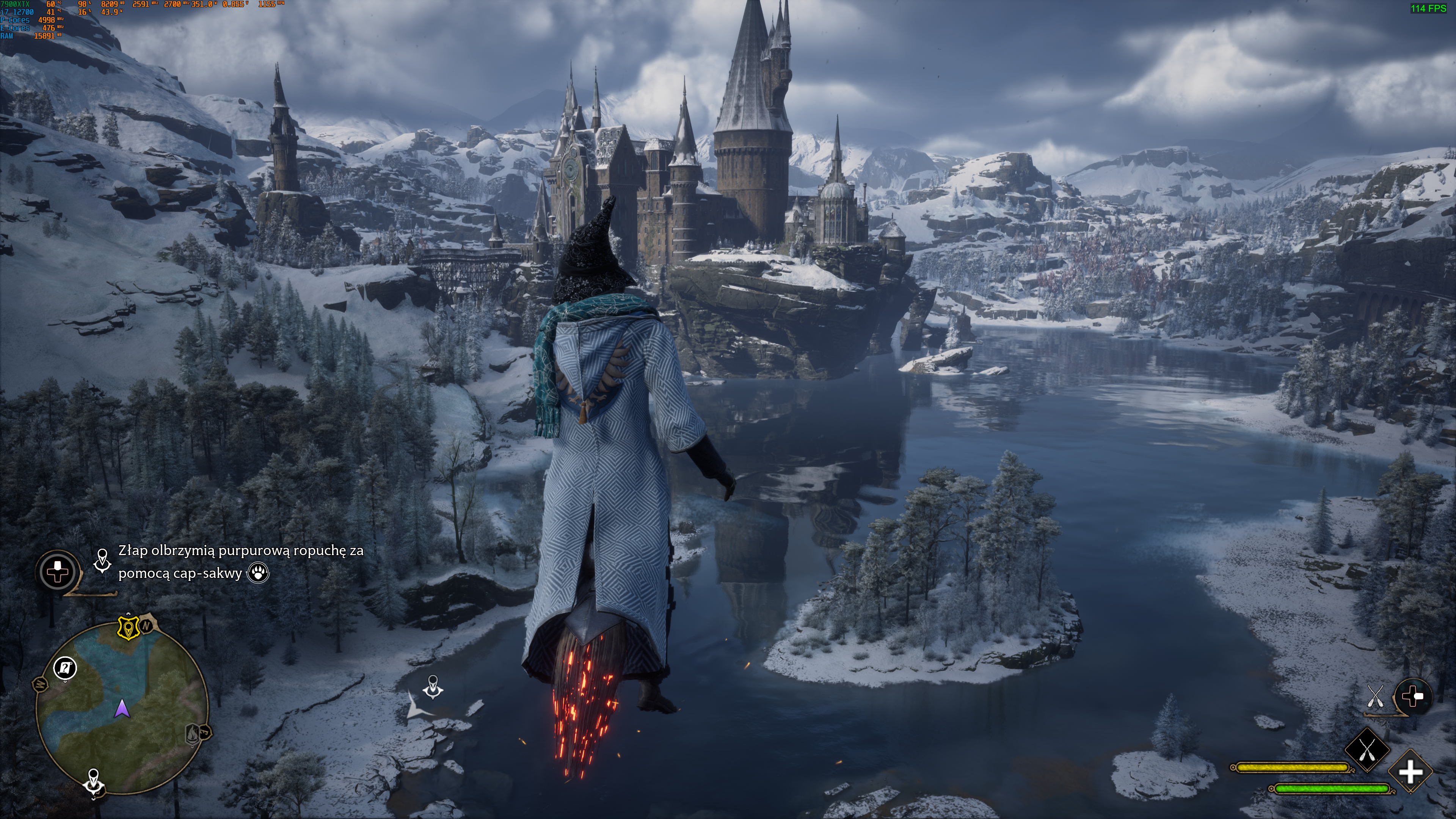
Task: Select the purple player arrow on minimap
Action: (122, 708)
